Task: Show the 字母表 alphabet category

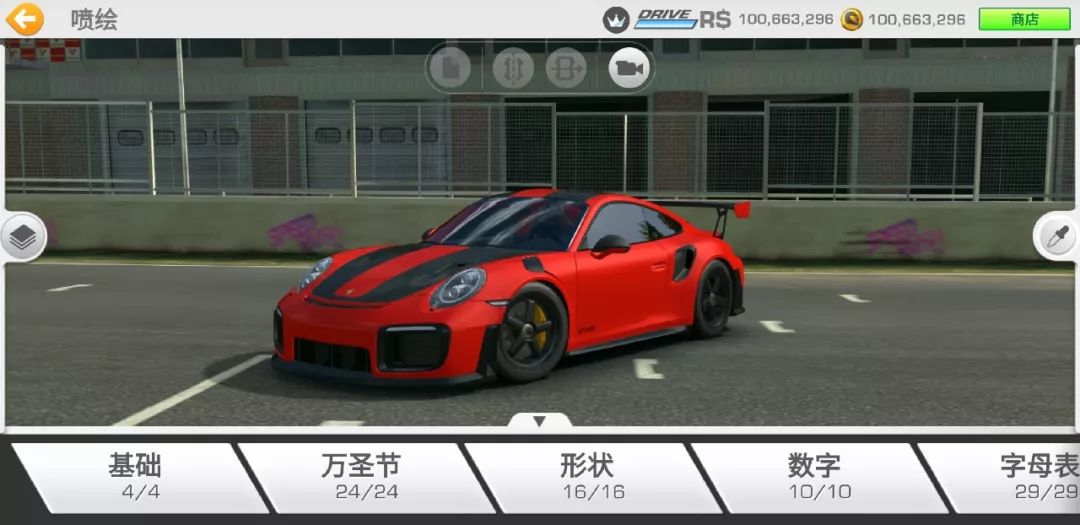Action: click(x=1030, y=476)
